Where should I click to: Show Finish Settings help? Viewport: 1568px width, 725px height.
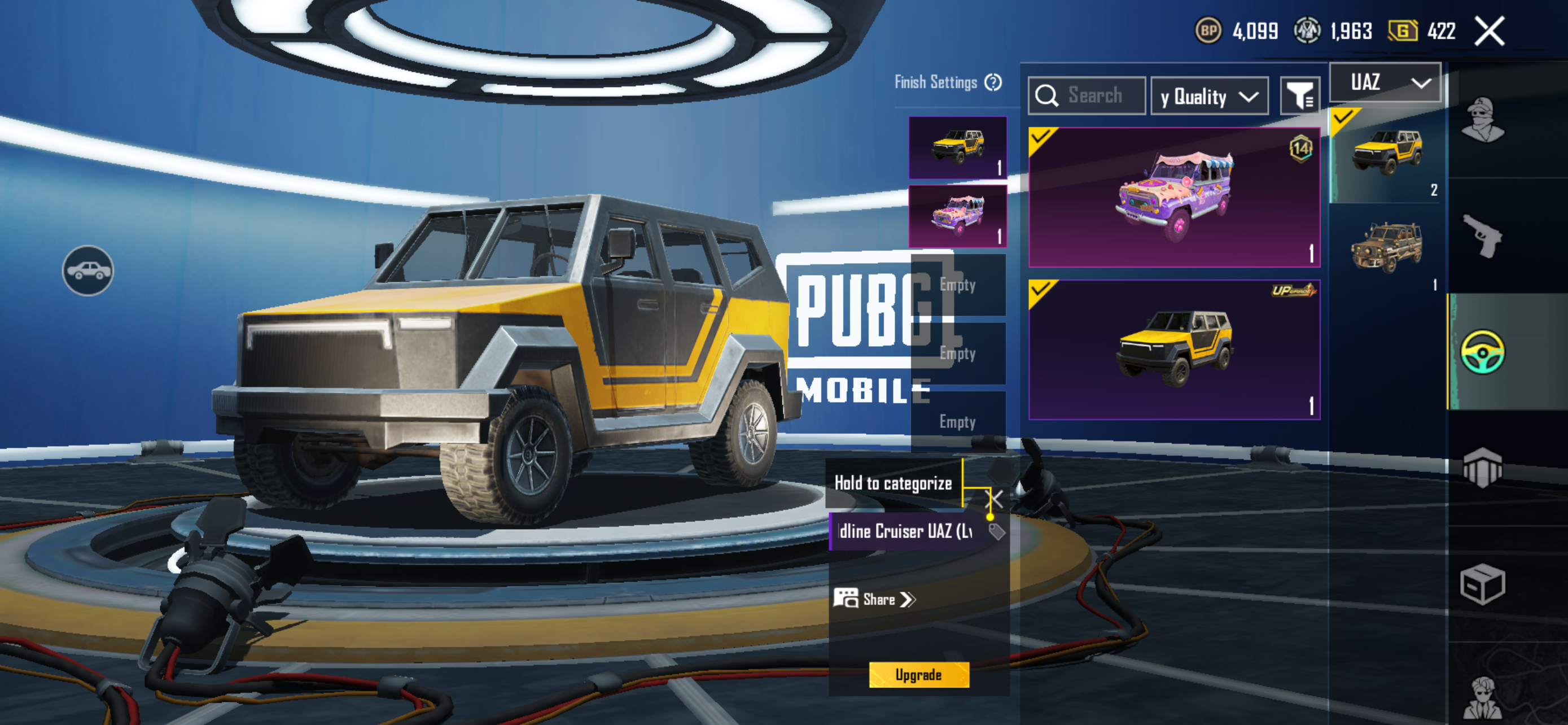coord(993,82)
